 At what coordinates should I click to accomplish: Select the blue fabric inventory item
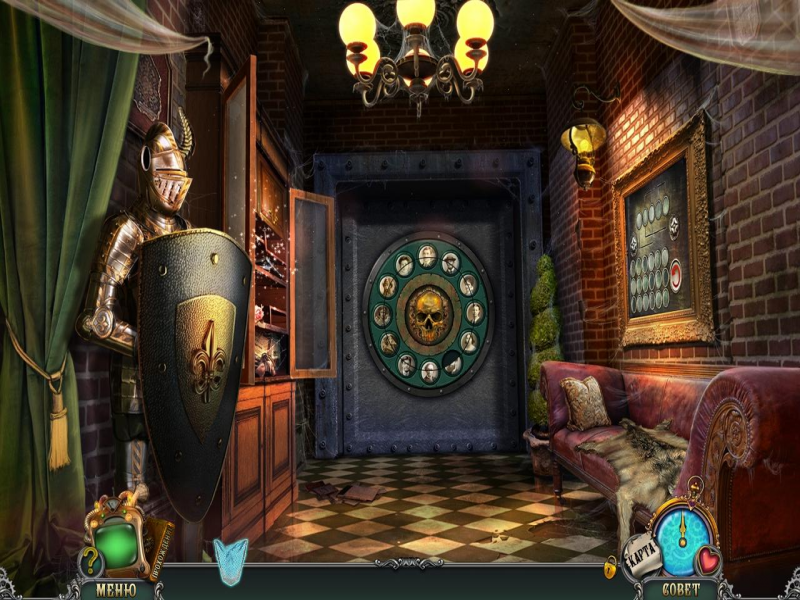[230, 557]
